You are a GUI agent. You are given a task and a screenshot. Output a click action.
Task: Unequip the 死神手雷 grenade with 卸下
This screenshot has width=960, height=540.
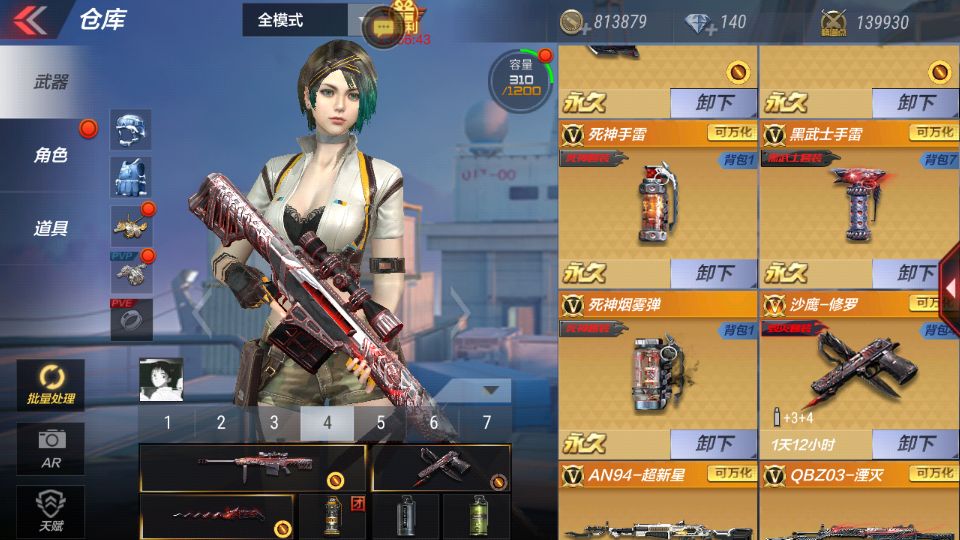point(714,273)
